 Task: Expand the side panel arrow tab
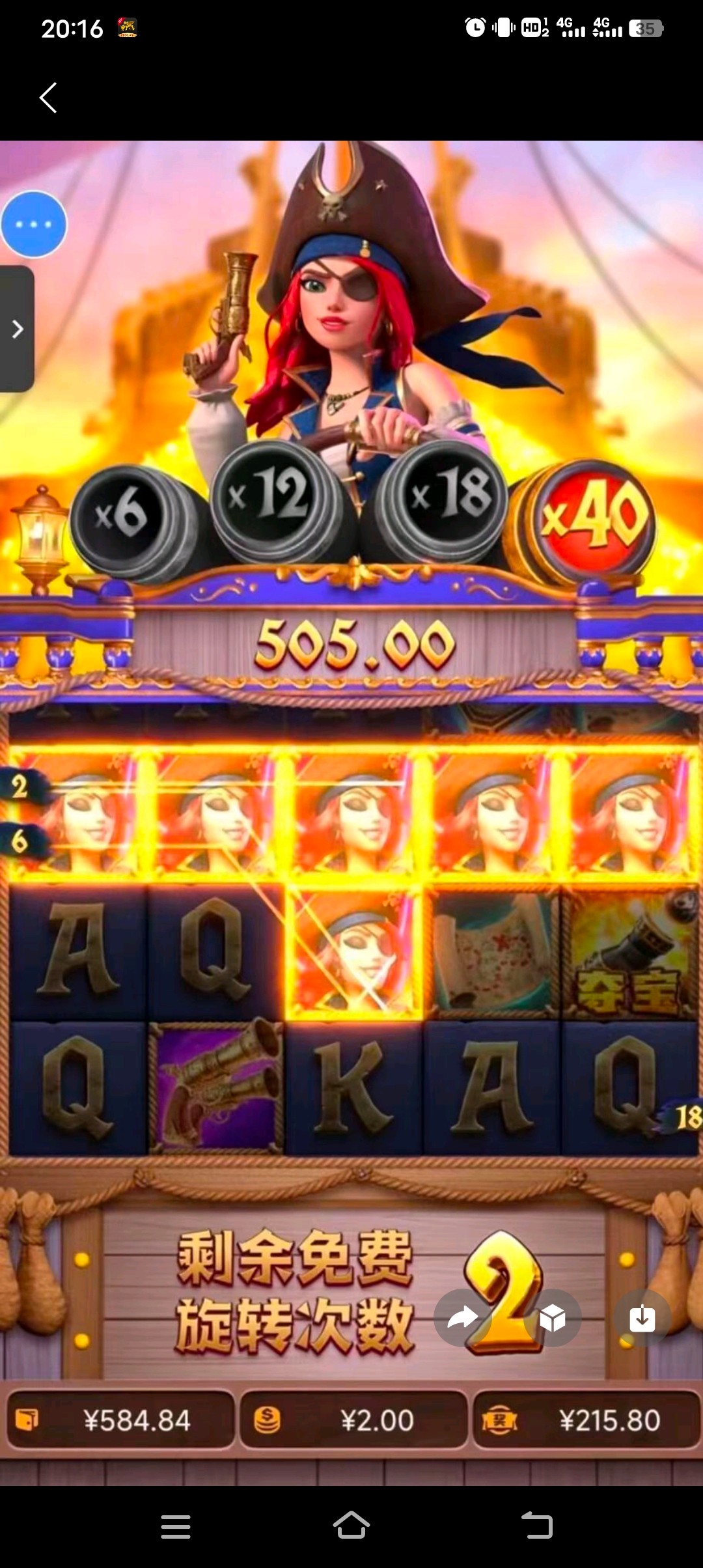17,329
